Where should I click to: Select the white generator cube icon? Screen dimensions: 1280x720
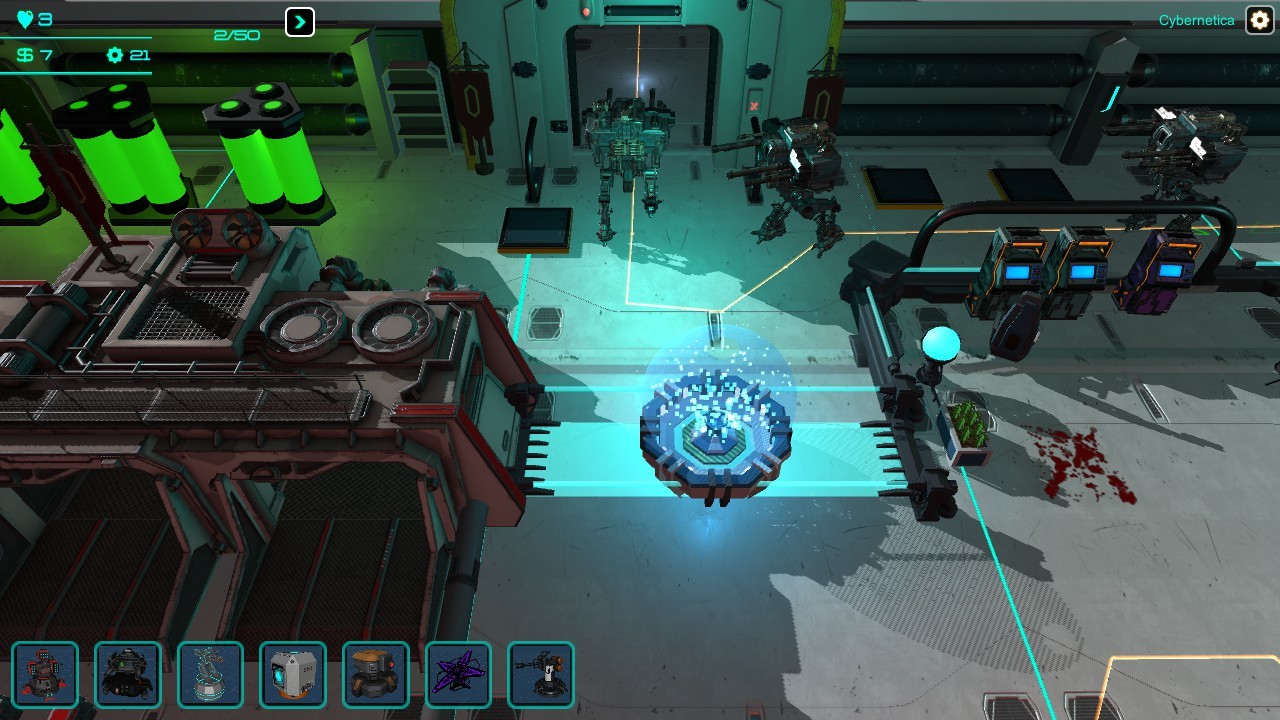click(x=293, y=676)
